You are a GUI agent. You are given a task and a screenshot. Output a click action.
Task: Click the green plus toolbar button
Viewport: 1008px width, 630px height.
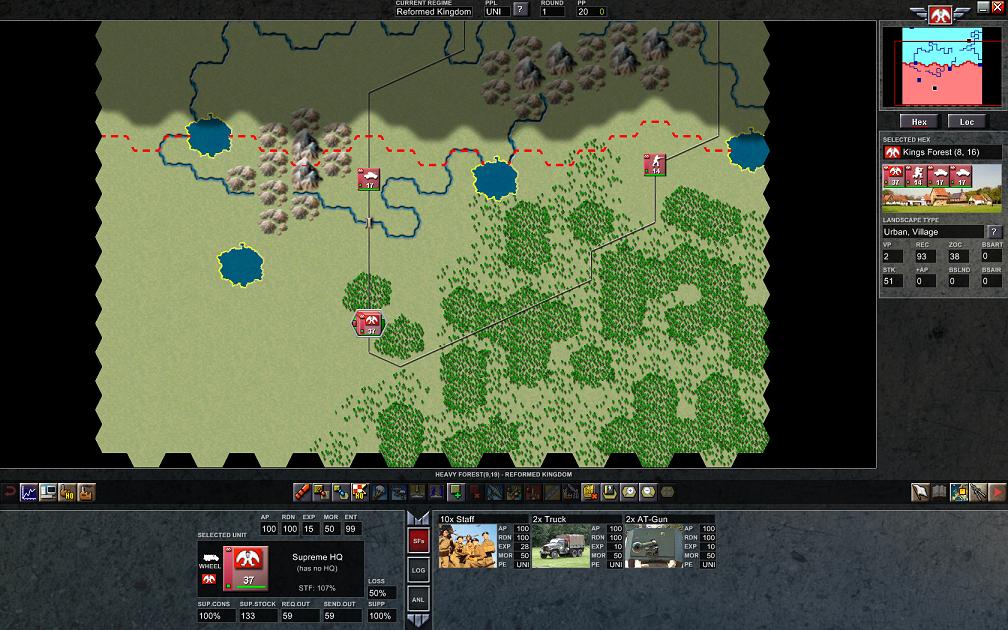click(x=455, y=492)
